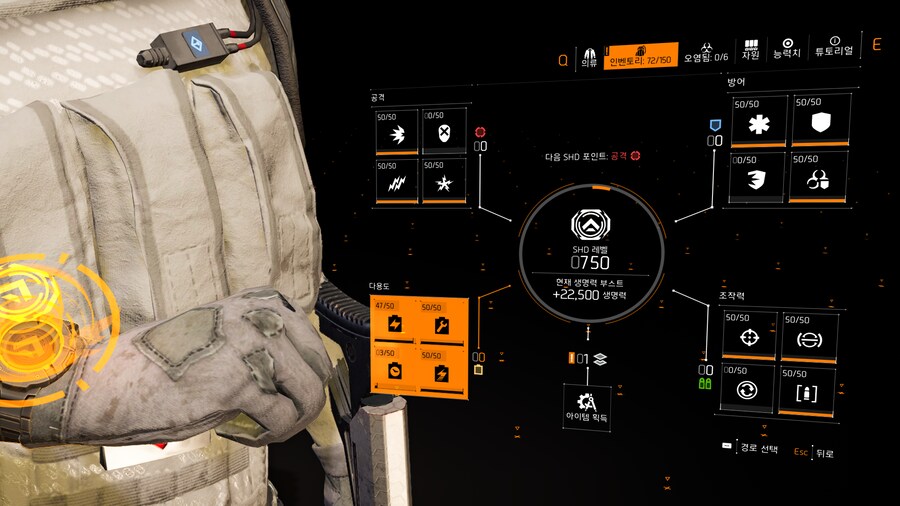
Task: Select the triple lightning offense upgrade
Action: point(397,181)
